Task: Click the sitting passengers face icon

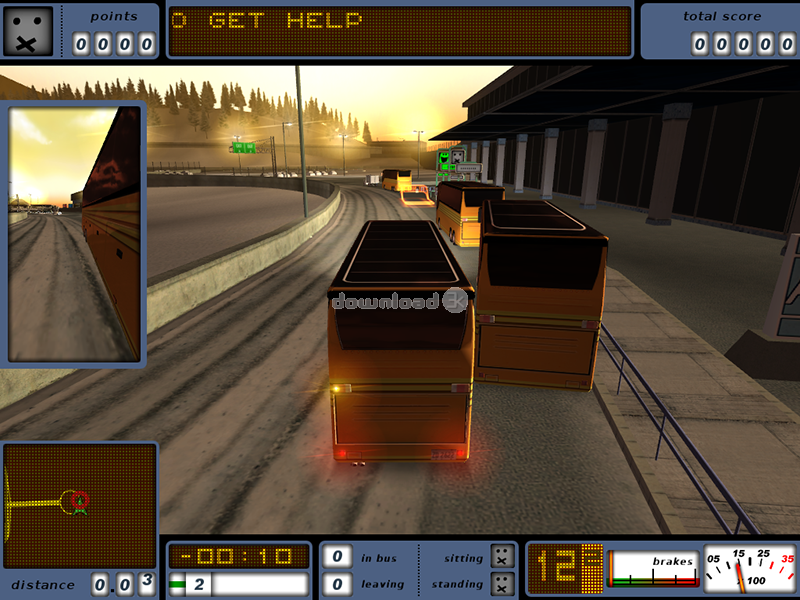Action: (x=503, y=558)
